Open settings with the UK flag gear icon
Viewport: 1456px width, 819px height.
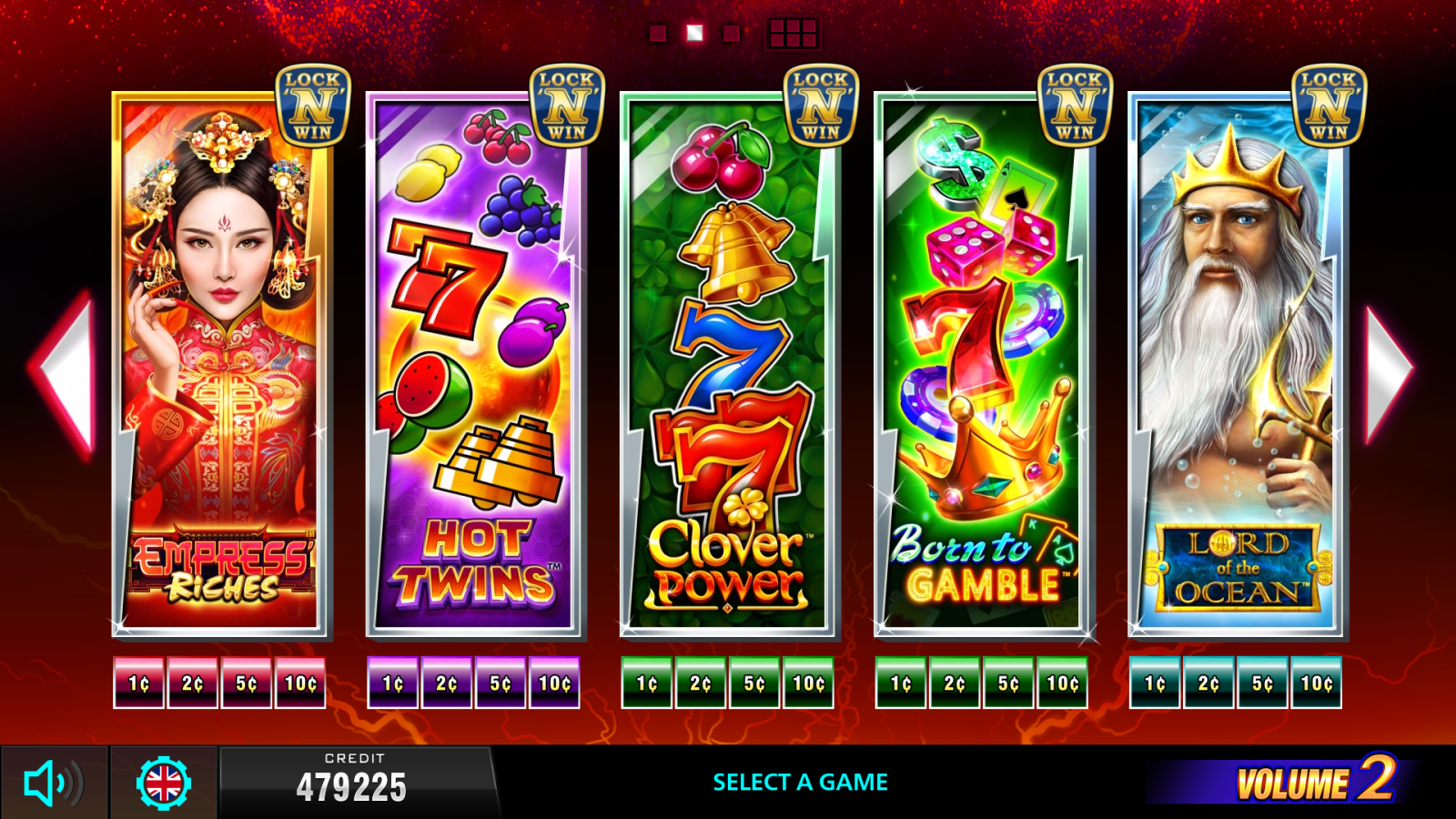click(162, 781)
